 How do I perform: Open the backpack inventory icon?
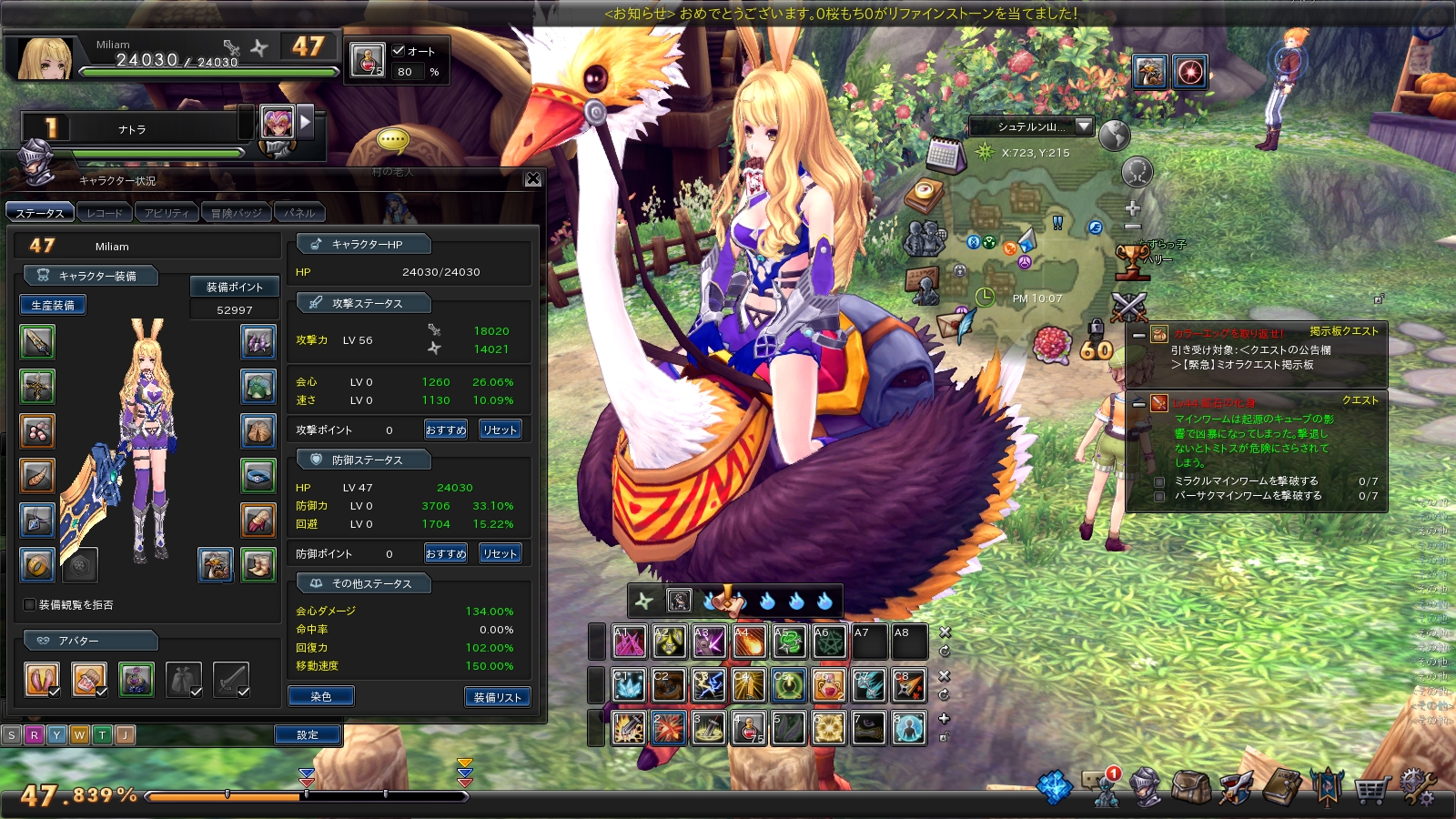click(1190, 788)
